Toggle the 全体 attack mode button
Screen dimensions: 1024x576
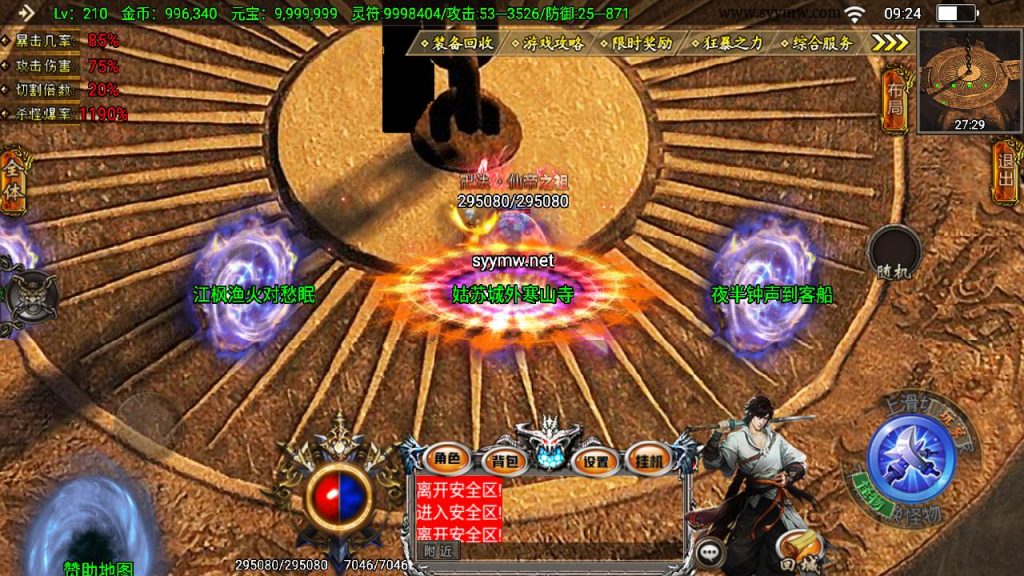click(13, 182)
